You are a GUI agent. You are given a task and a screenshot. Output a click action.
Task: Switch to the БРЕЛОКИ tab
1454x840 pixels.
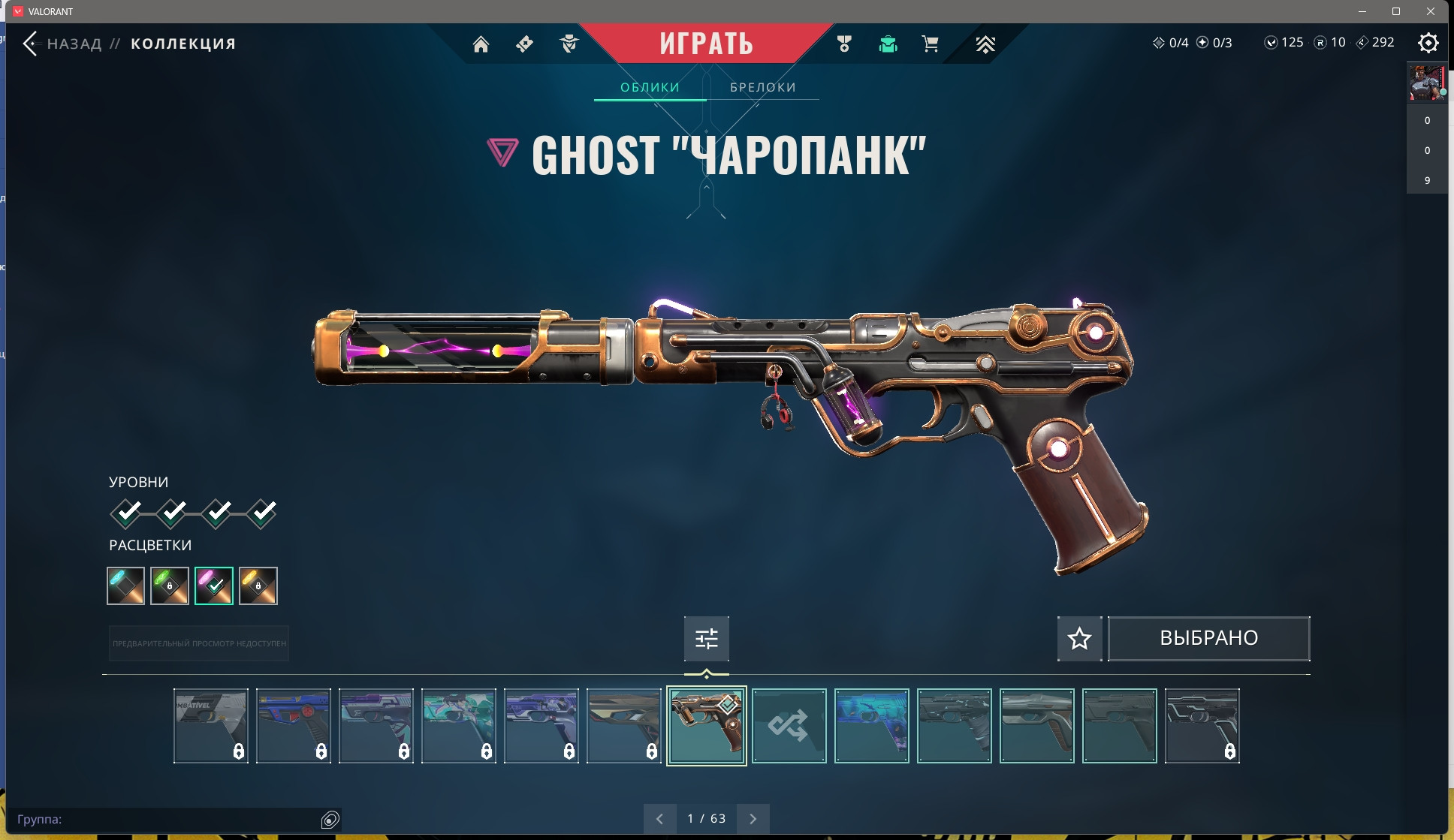coord(762,87)
